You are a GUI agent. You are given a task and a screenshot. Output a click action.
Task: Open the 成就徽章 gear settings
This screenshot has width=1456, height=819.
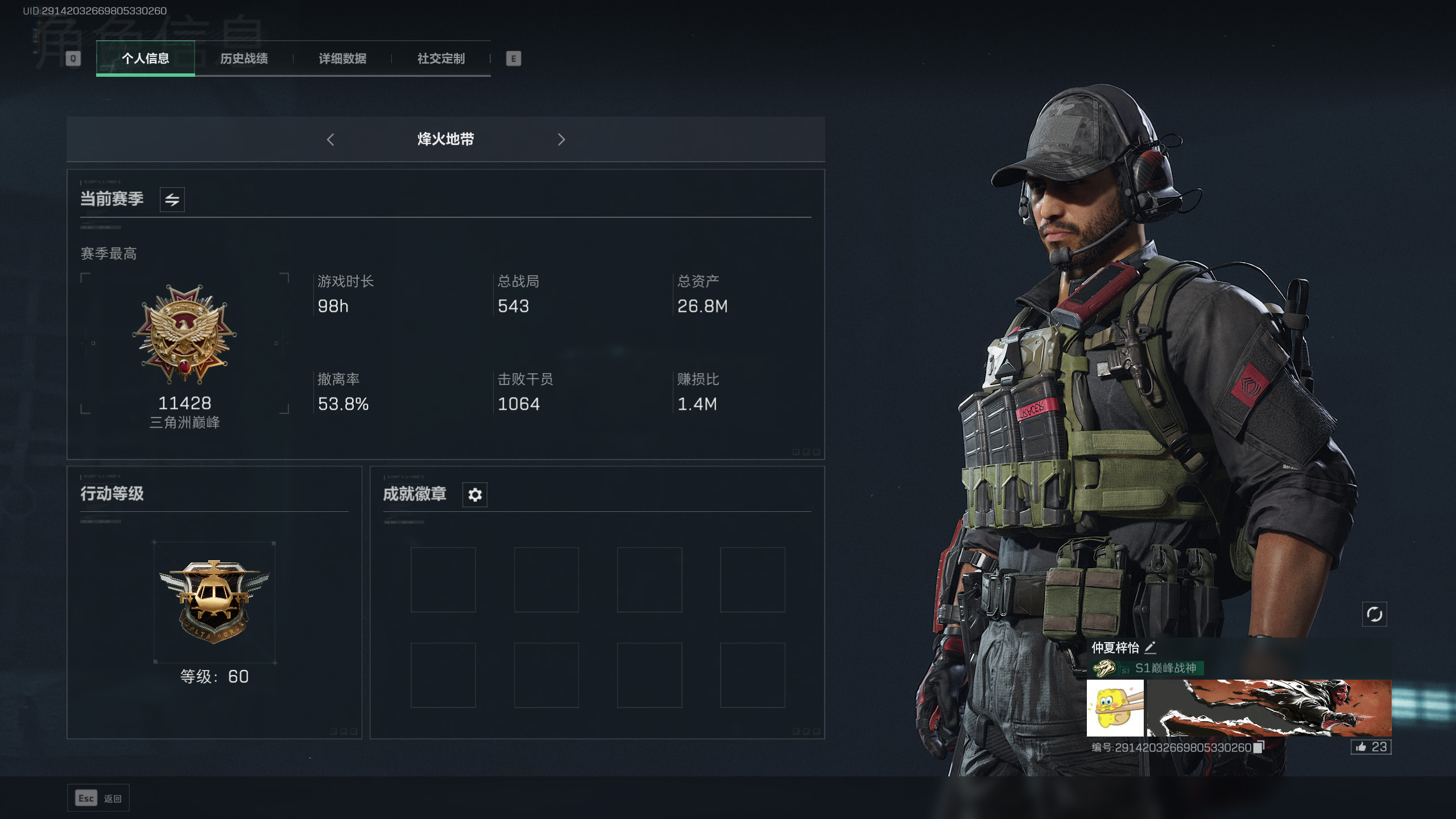click(x=475, y=495)
